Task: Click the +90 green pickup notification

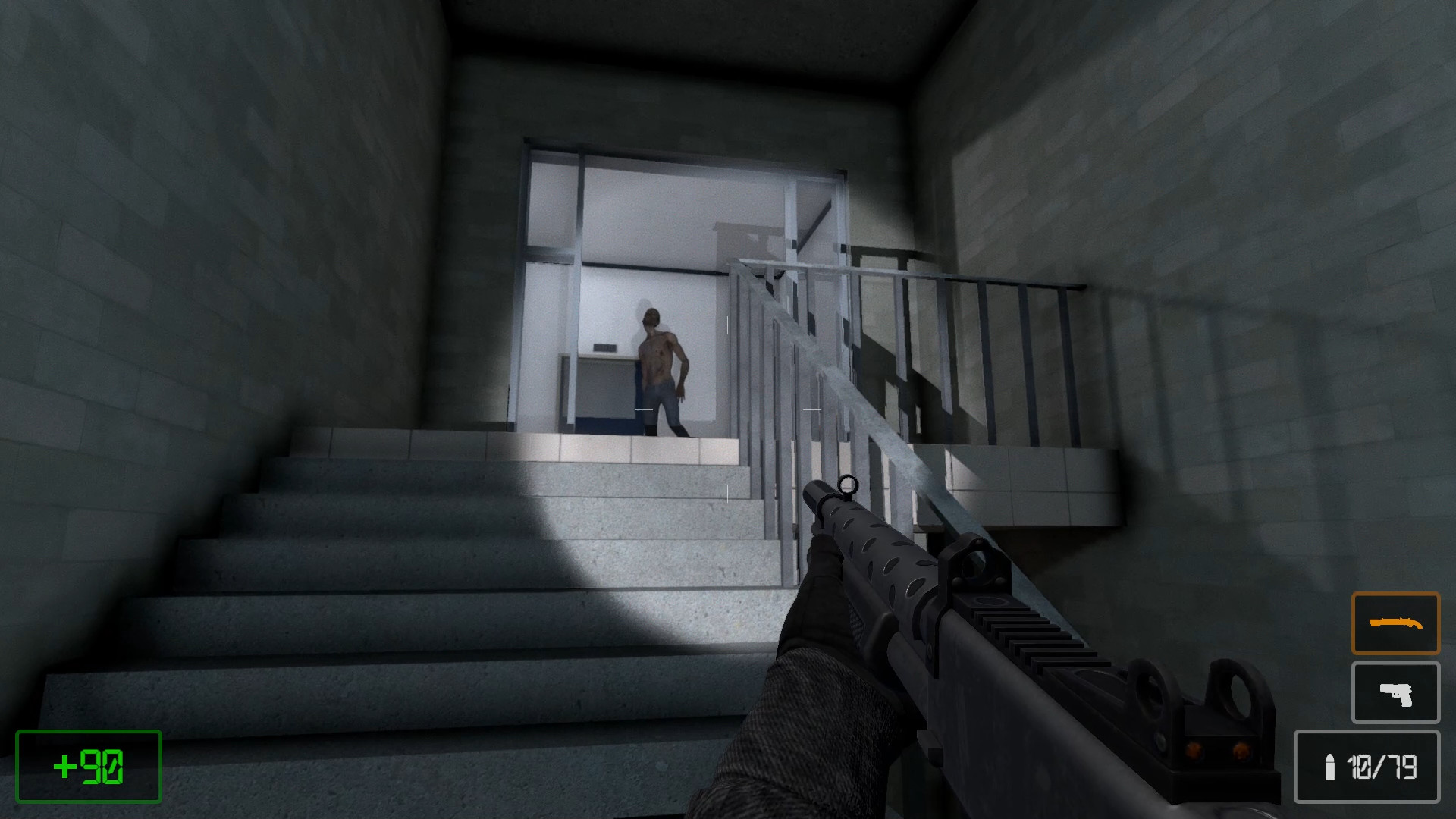Action: pyautogui.click(x=87, y=766)
